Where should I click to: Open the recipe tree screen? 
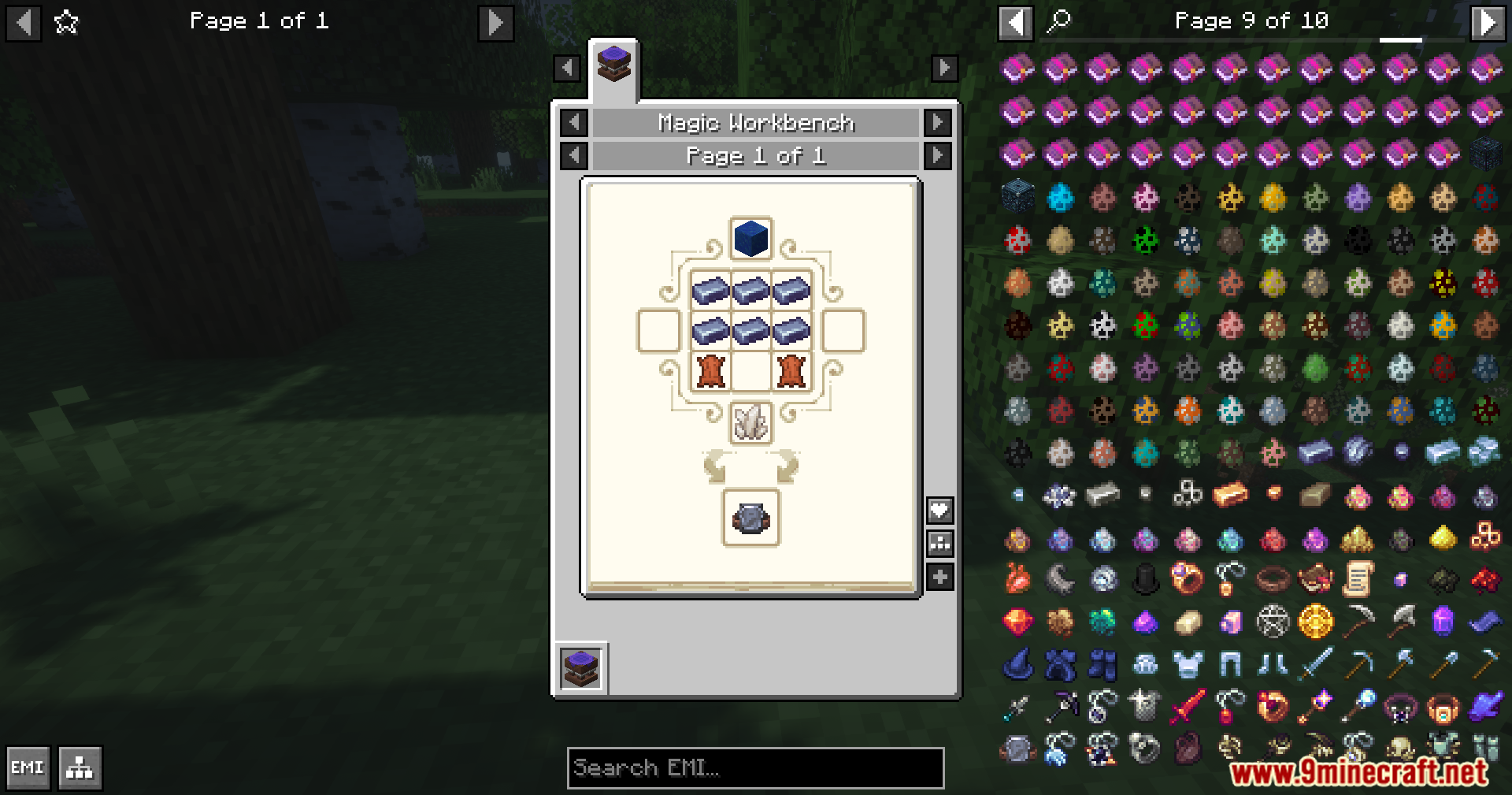click(x=79, y=767)
